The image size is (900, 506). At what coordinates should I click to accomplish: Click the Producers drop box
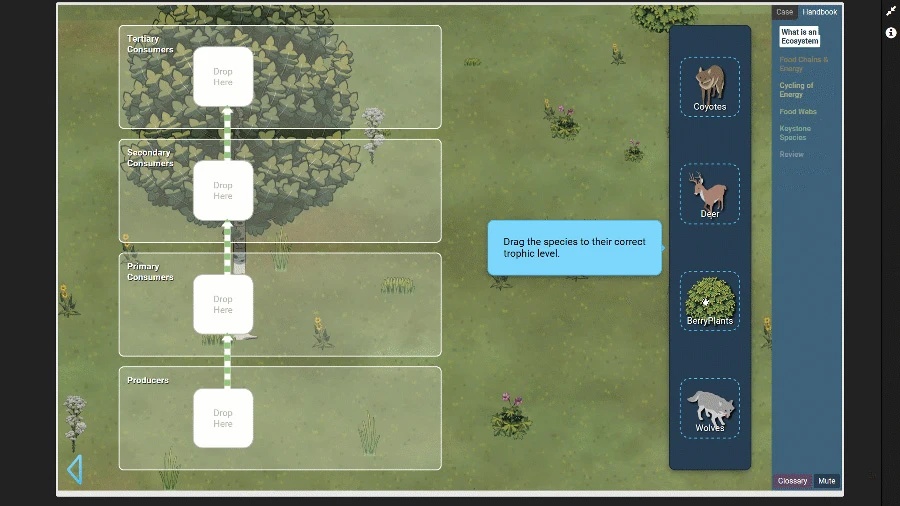[223, 418]
